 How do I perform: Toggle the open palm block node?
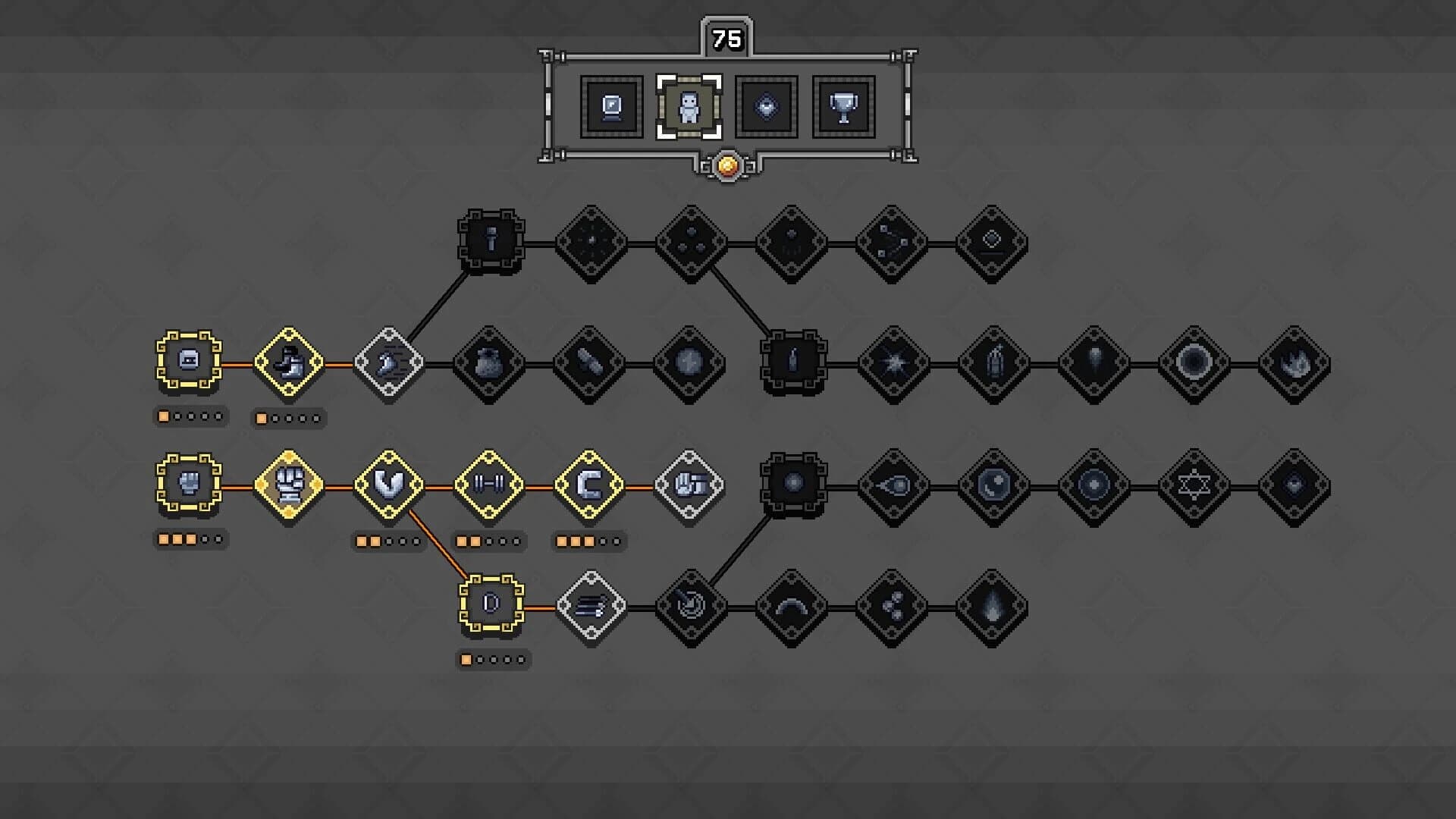[689, 485]
